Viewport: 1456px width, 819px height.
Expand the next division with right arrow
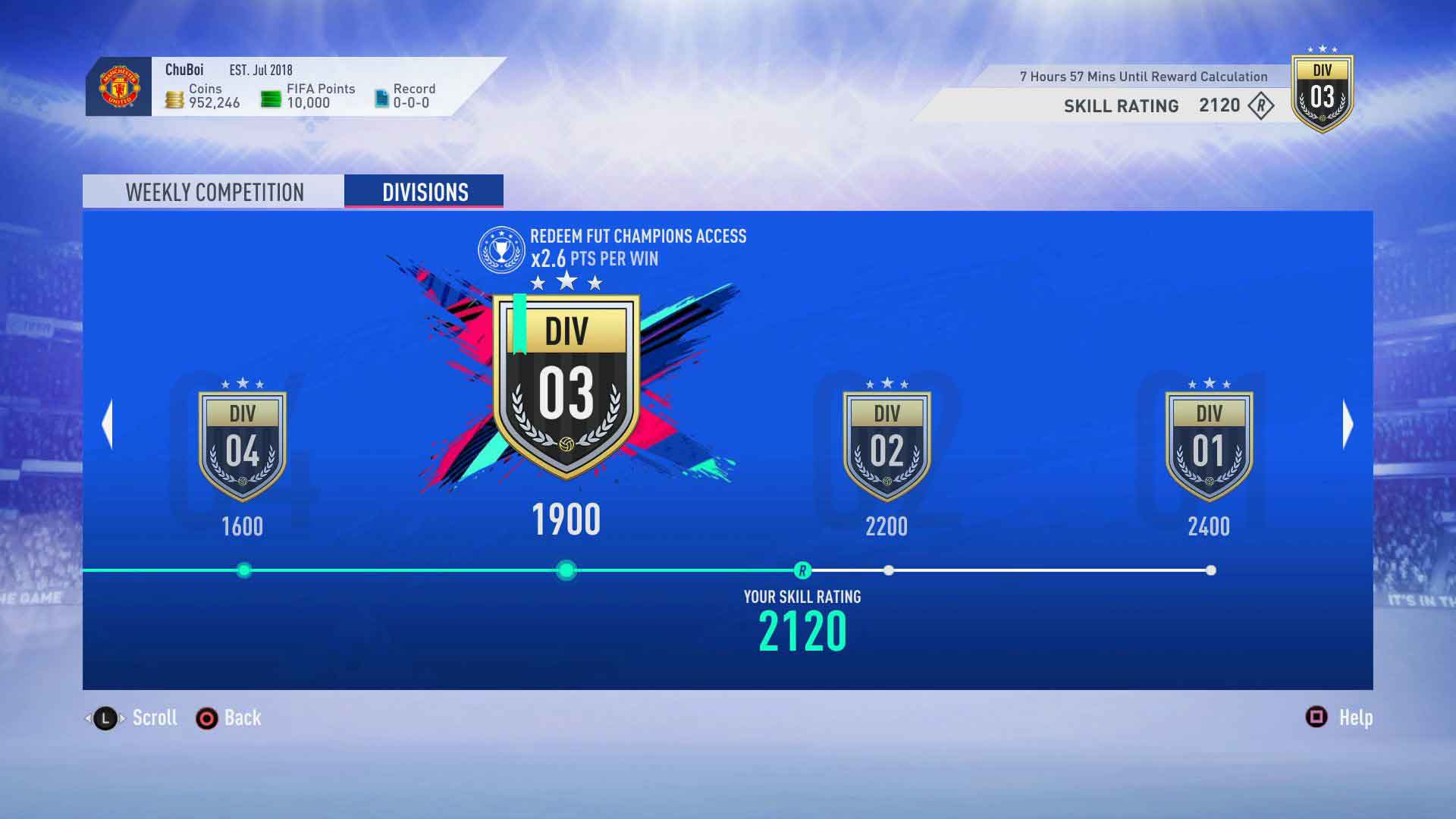(1349, 425)
